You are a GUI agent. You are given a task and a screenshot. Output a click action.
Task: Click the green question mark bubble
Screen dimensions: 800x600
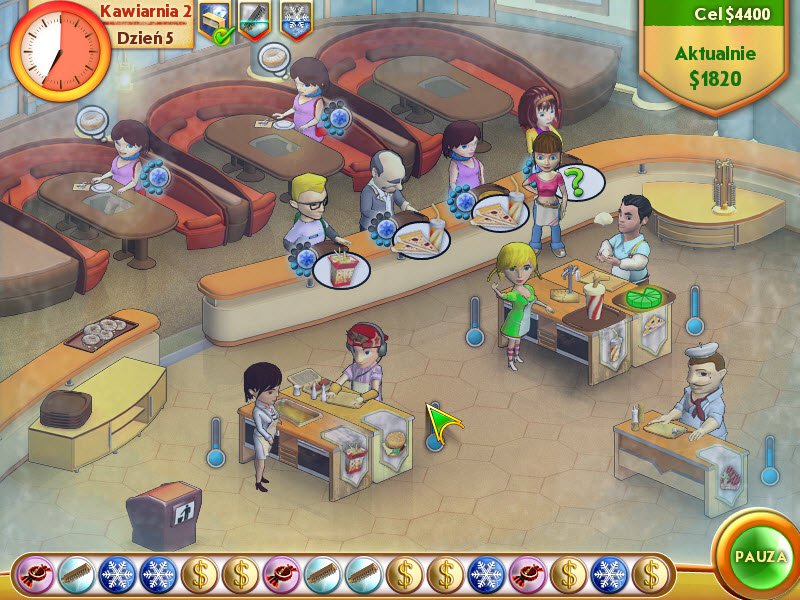[x=576, y=183]
